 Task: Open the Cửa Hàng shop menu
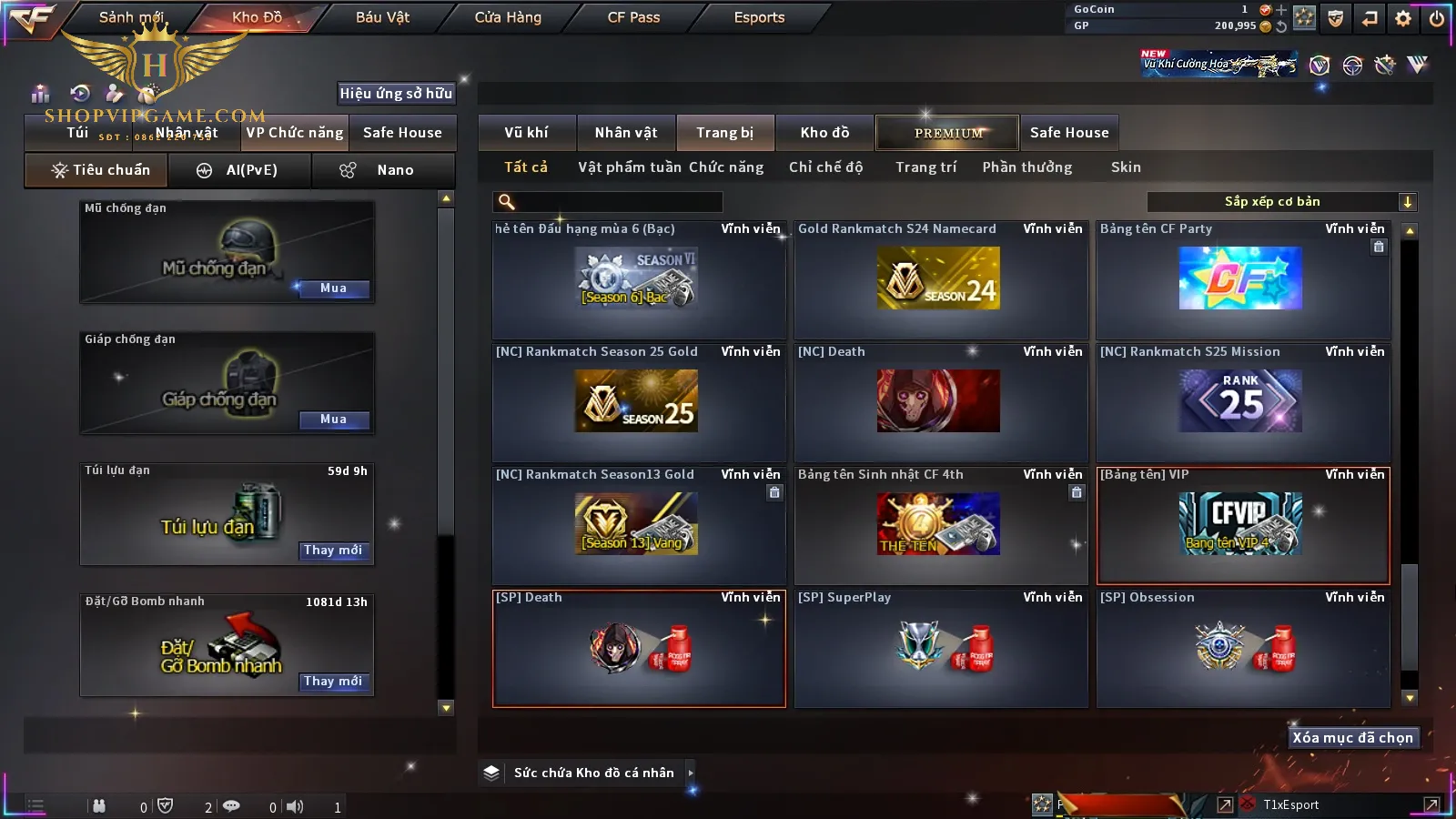click(x=508, y=17)
